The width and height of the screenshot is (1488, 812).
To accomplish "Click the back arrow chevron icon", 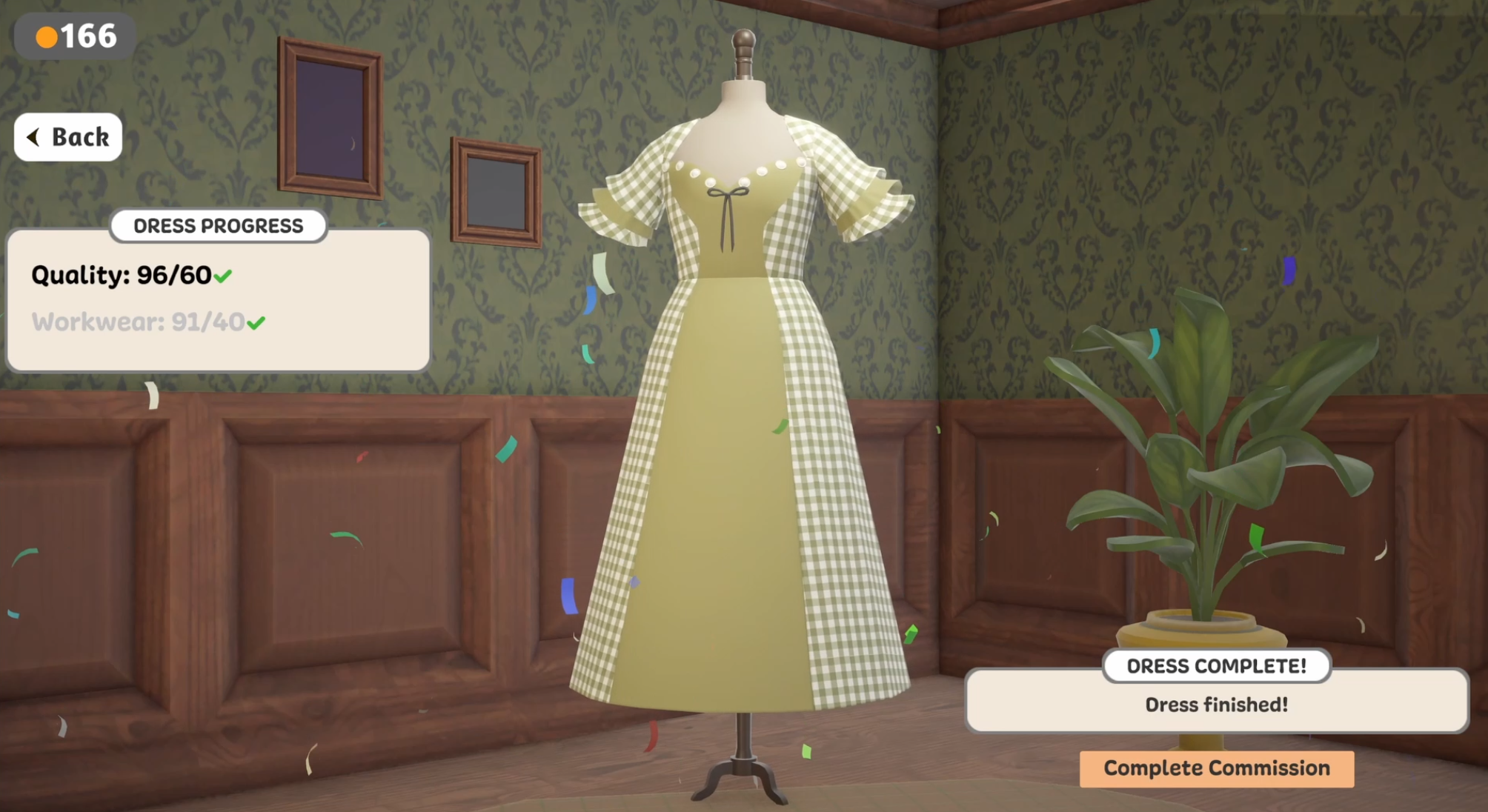I will point(33,136).
